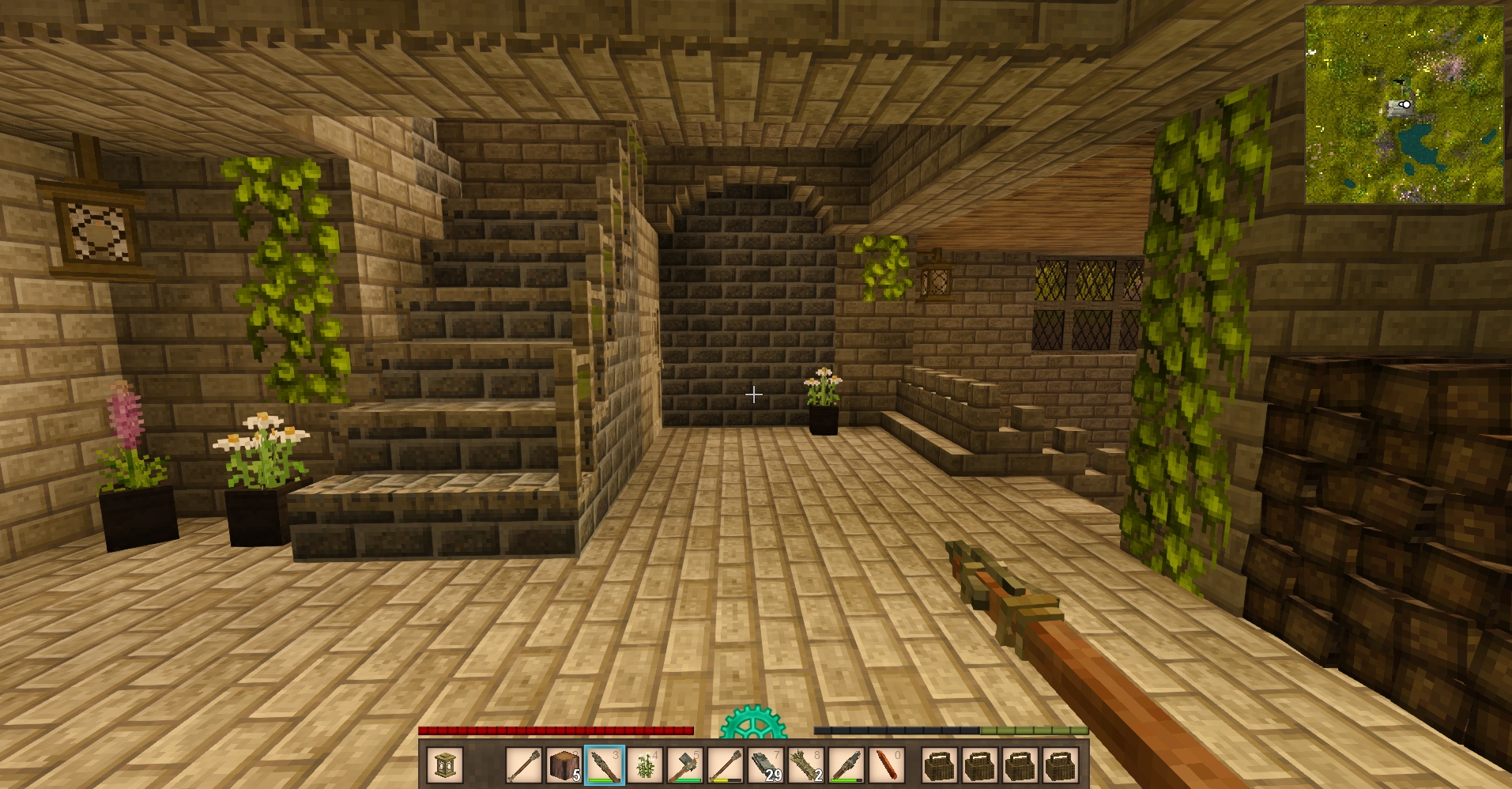
Task: Select the lantern in the offhand slot
Action: pyautogui.click(x=444, y=765)
